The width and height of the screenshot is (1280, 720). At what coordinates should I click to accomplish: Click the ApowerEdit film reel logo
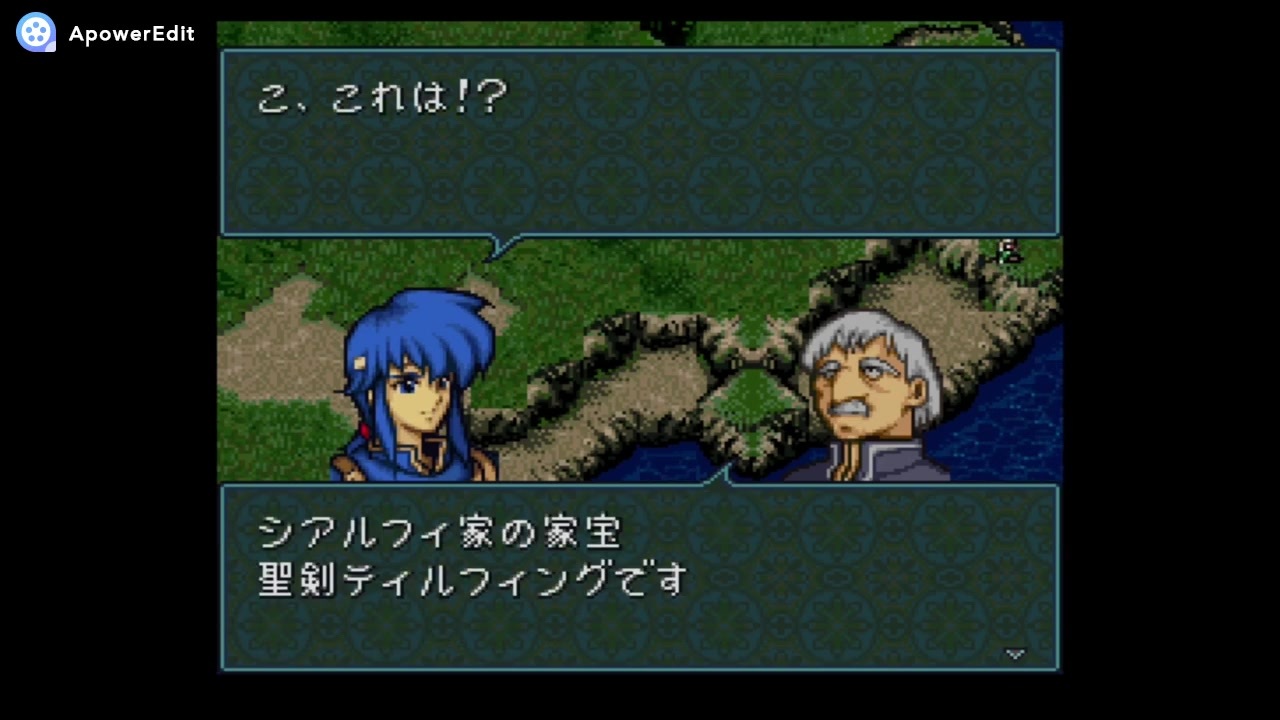click(35, 33)
